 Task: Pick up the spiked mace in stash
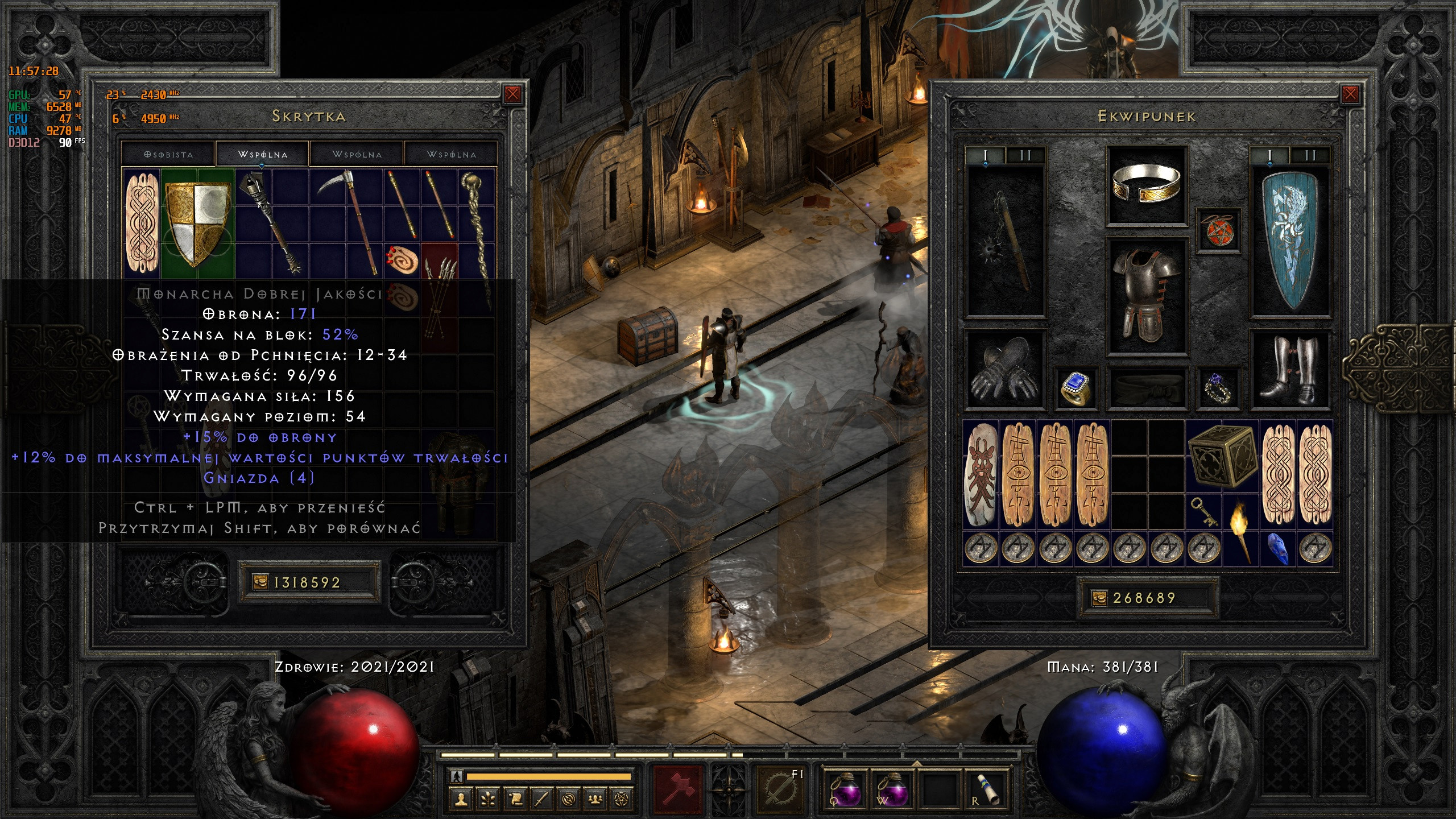[271, 222]
